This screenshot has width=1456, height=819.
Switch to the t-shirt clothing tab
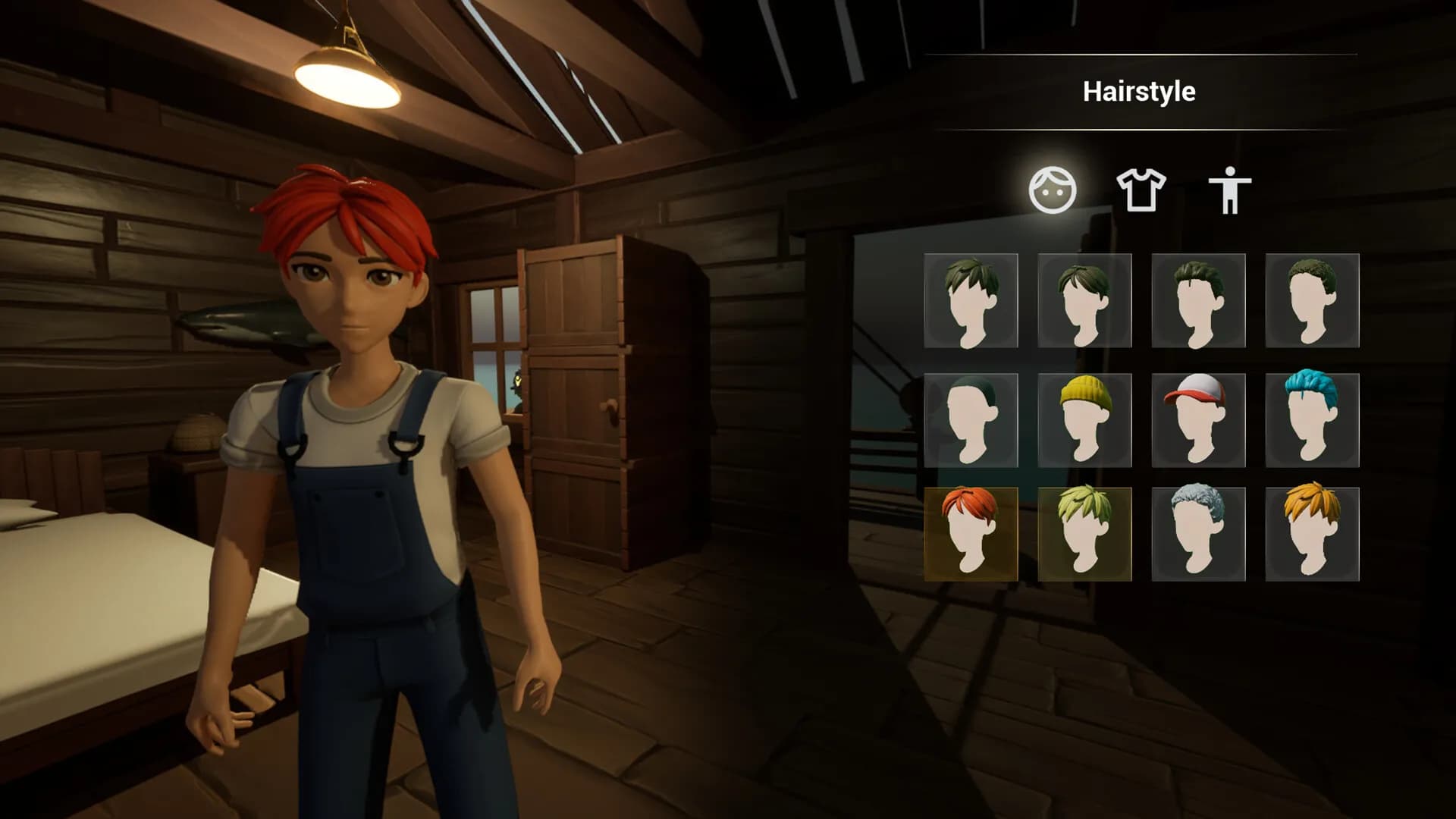click(x=1141, y=190)
